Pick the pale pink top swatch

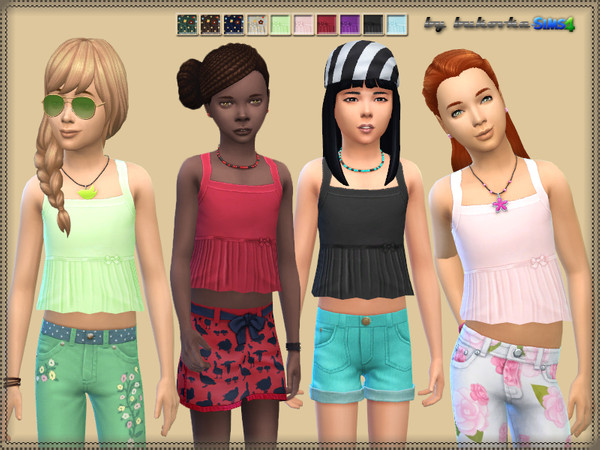point(303,23)
